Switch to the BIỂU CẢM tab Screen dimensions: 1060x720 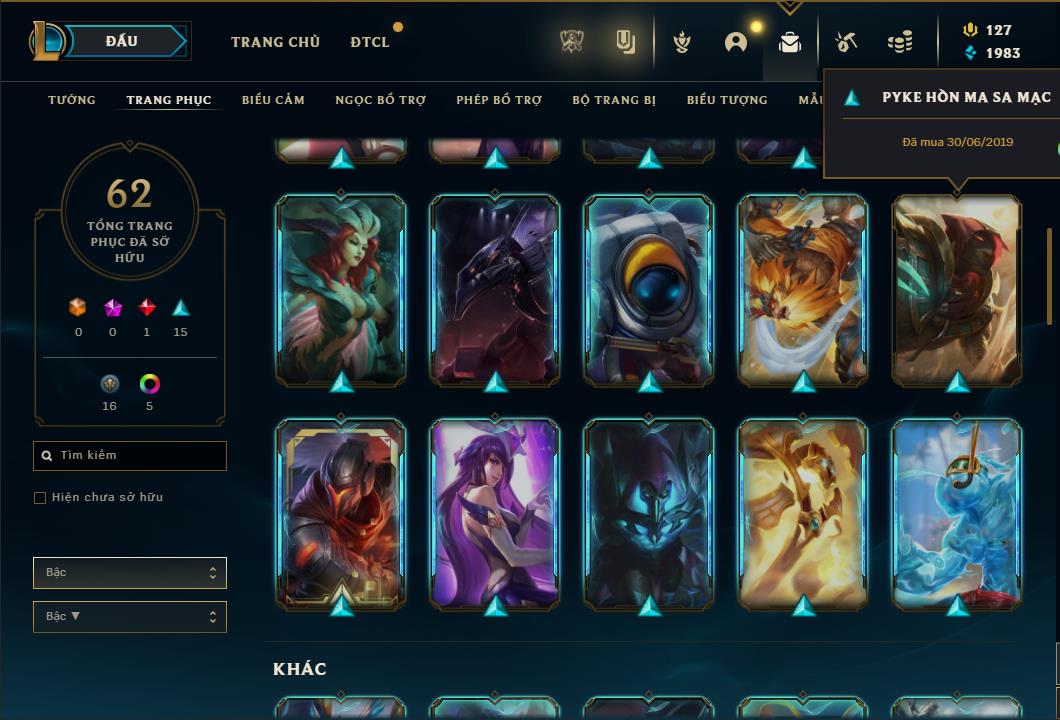coord(273,100)
